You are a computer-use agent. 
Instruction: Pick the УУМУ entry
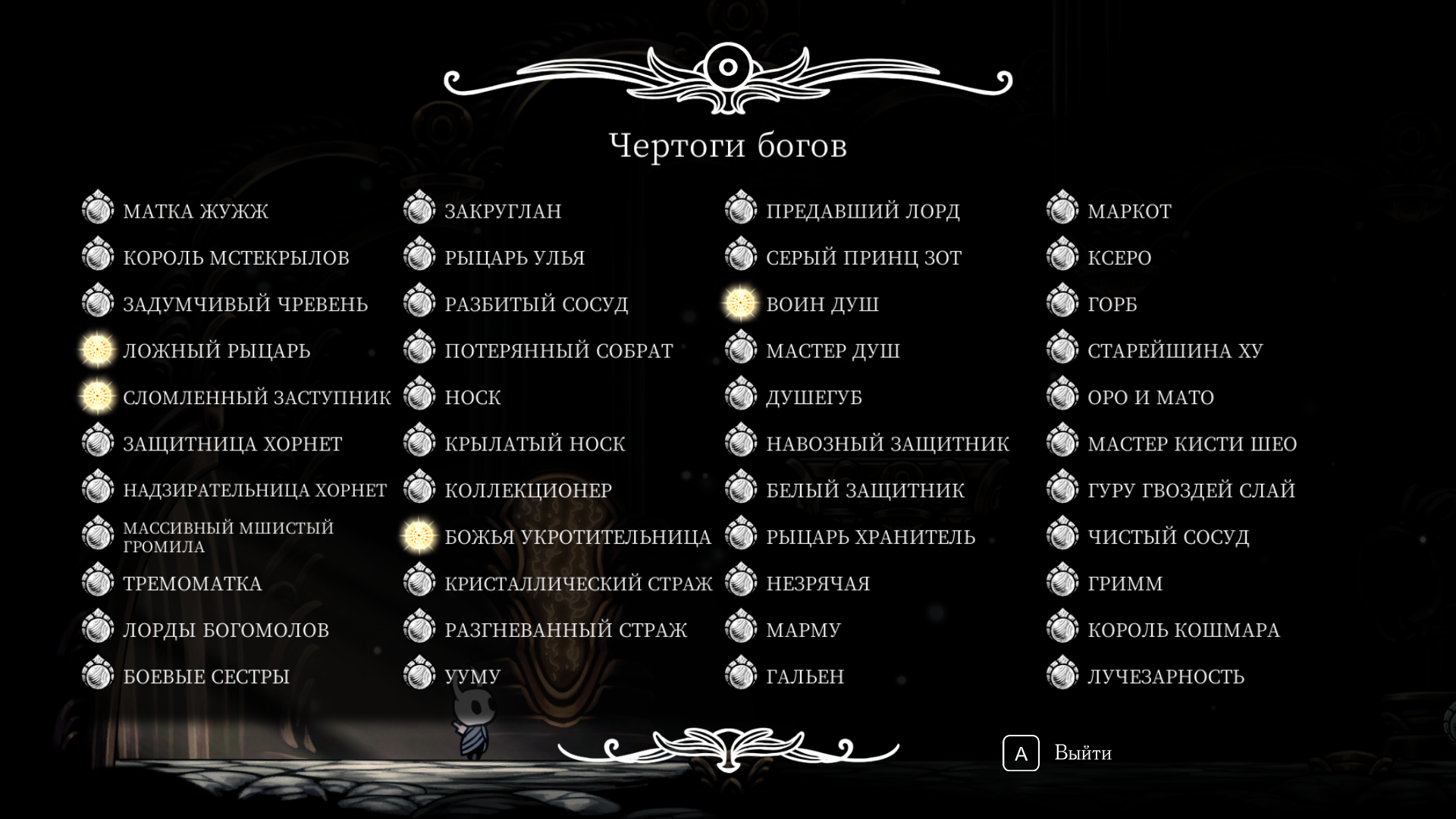pos(472,676)
